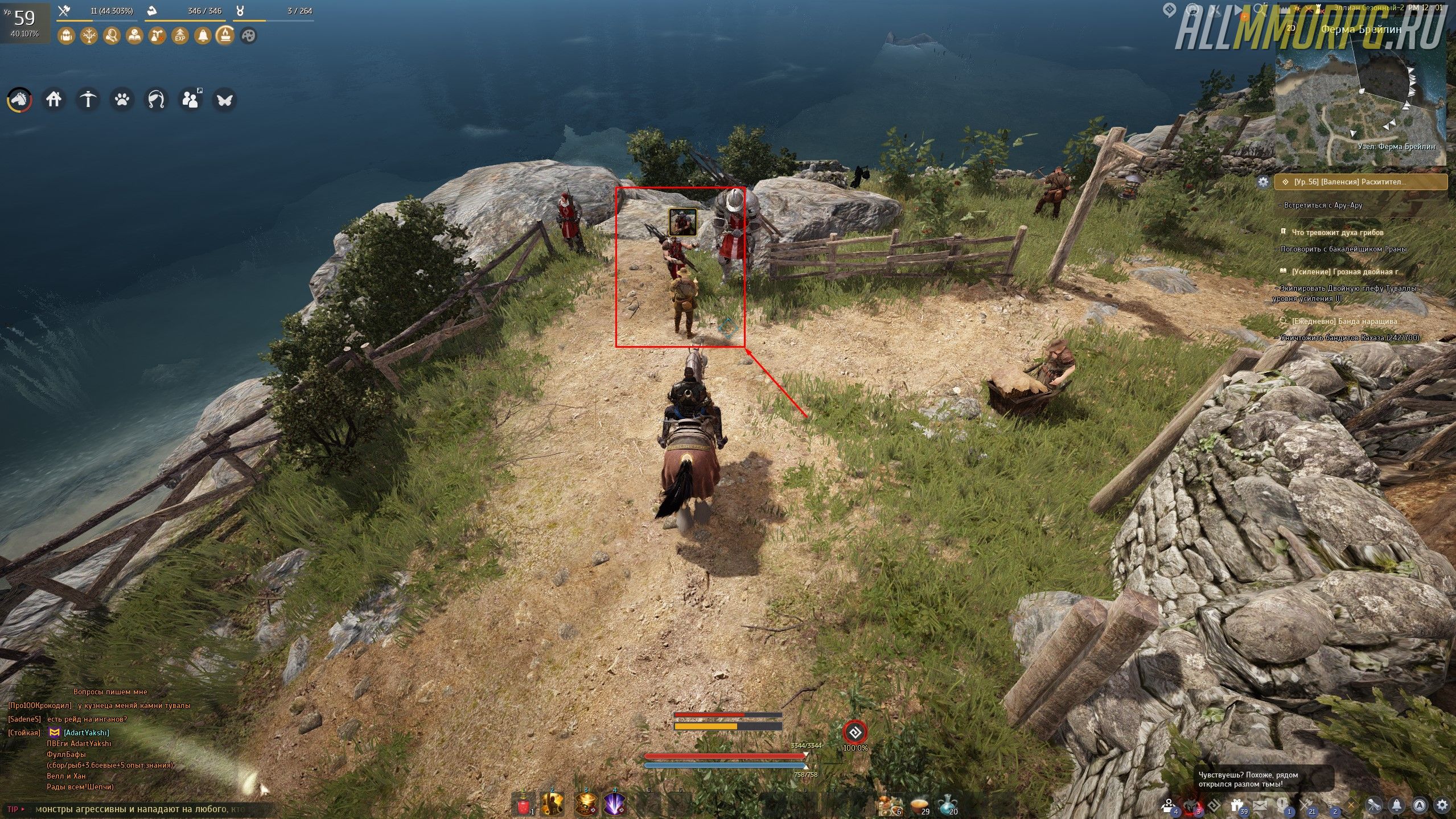This screenshot has width=1456, height=819.
Task: Click the chat message from AdartYakshi
Action: click(x=87, y=732)
